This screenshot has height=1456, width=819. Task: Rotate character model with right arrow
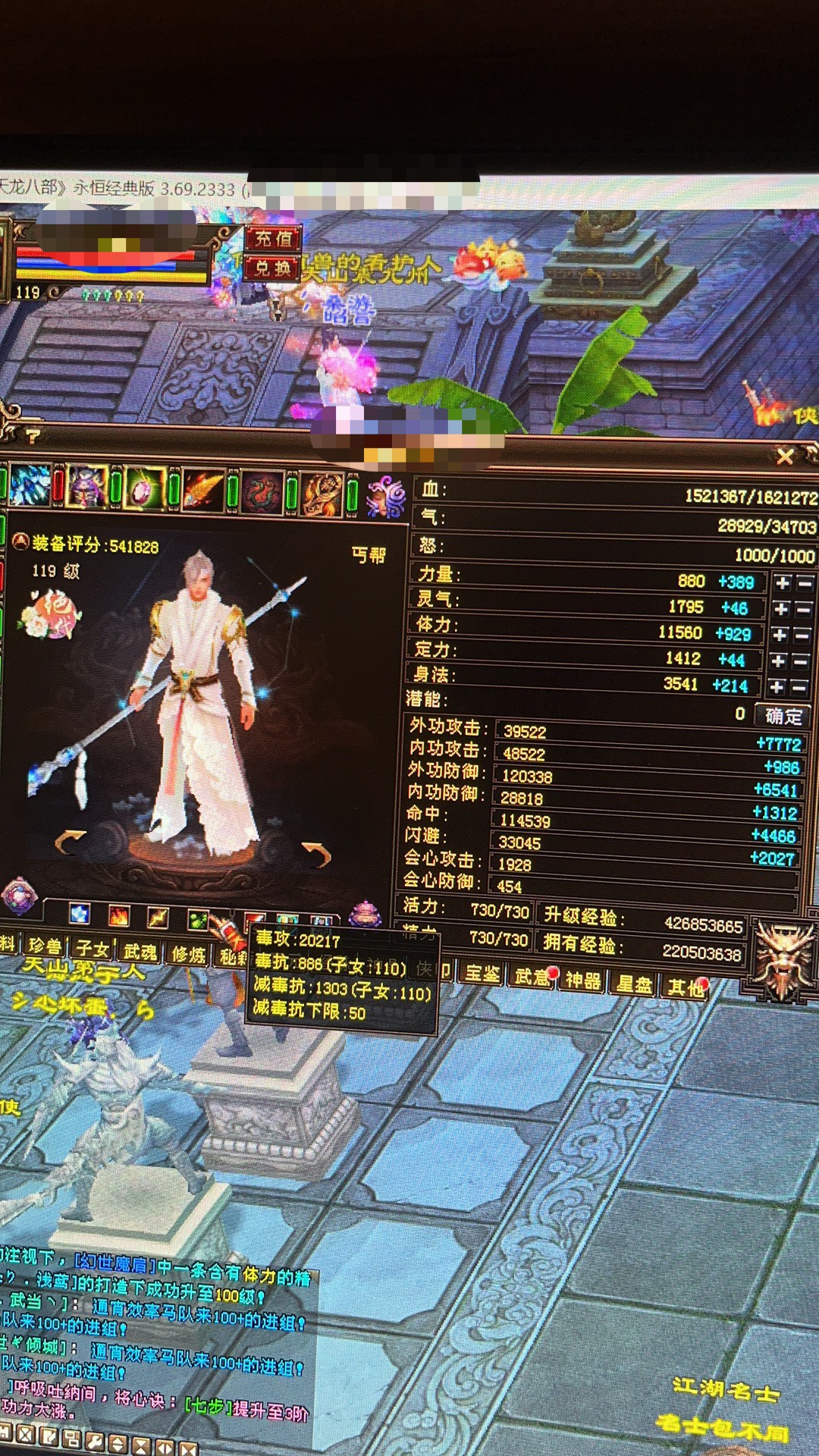tap(317, 853)
